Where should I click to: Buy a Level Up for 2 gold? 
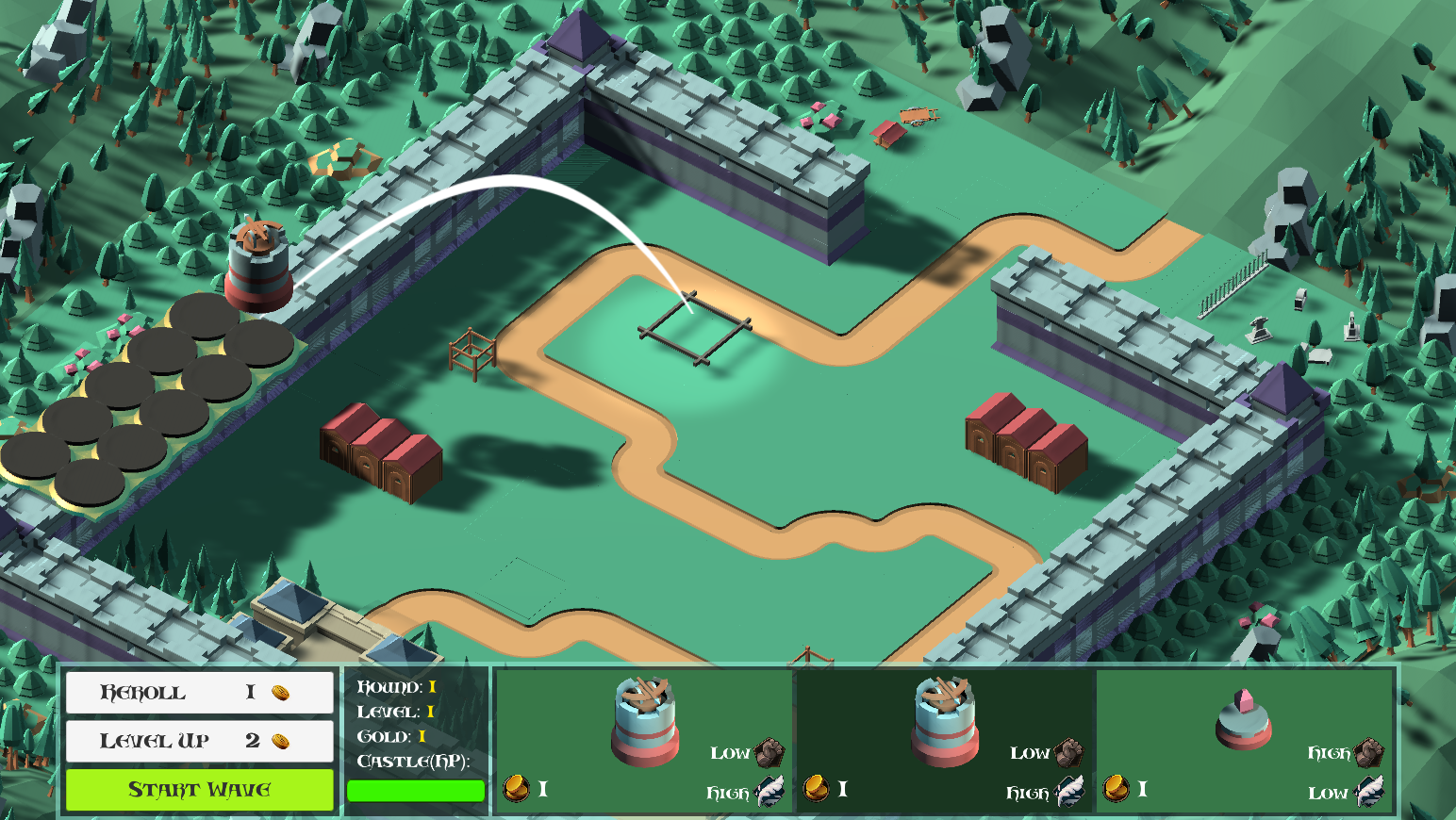tap(199, 741)
